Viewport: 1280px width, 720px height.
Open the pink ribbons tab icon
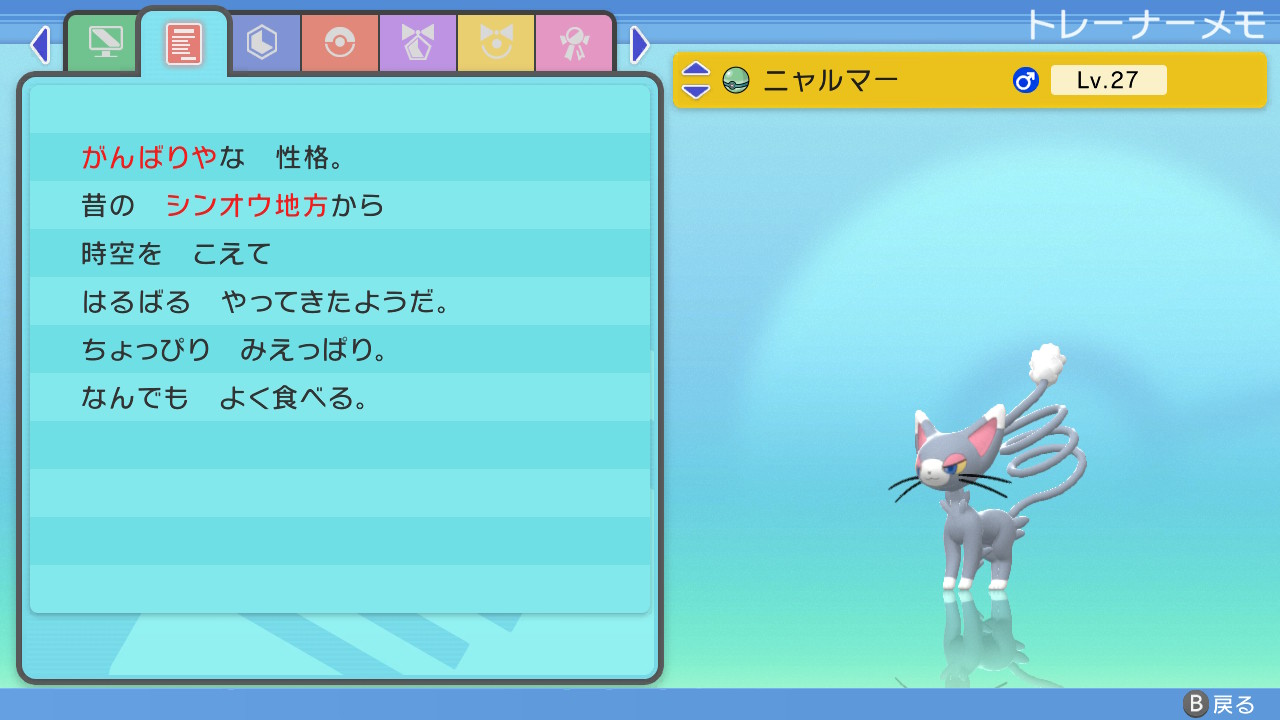573,43
